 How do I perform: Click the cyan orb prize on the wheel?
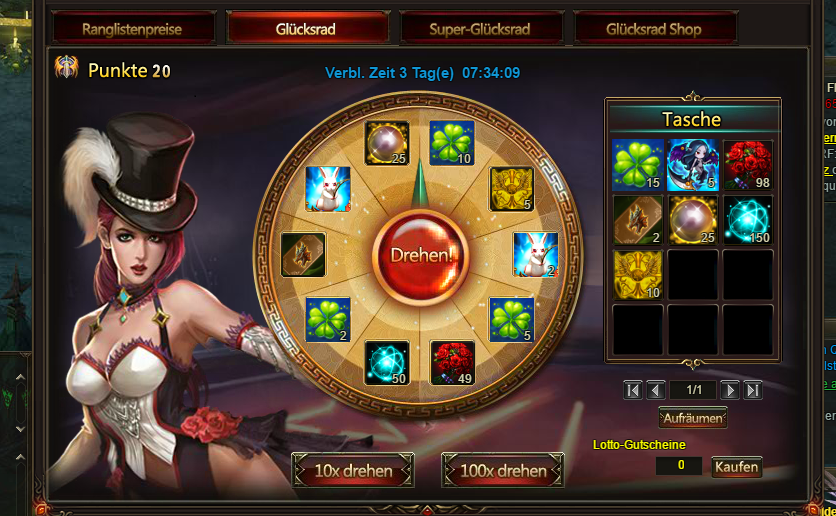tap(386, 362)
